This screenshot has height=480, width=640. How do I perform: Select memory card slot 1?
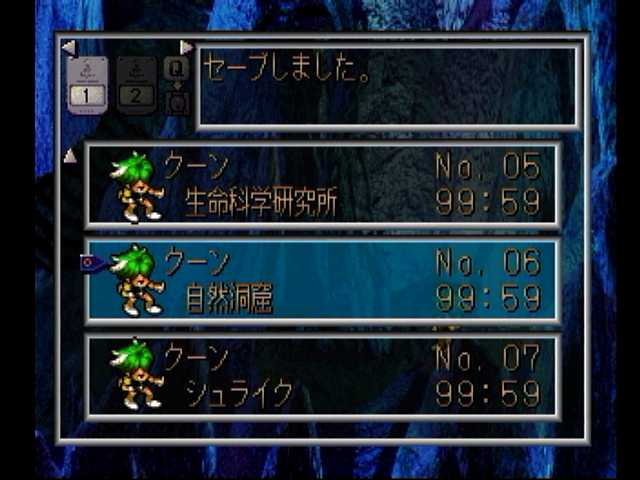[87, 85]
